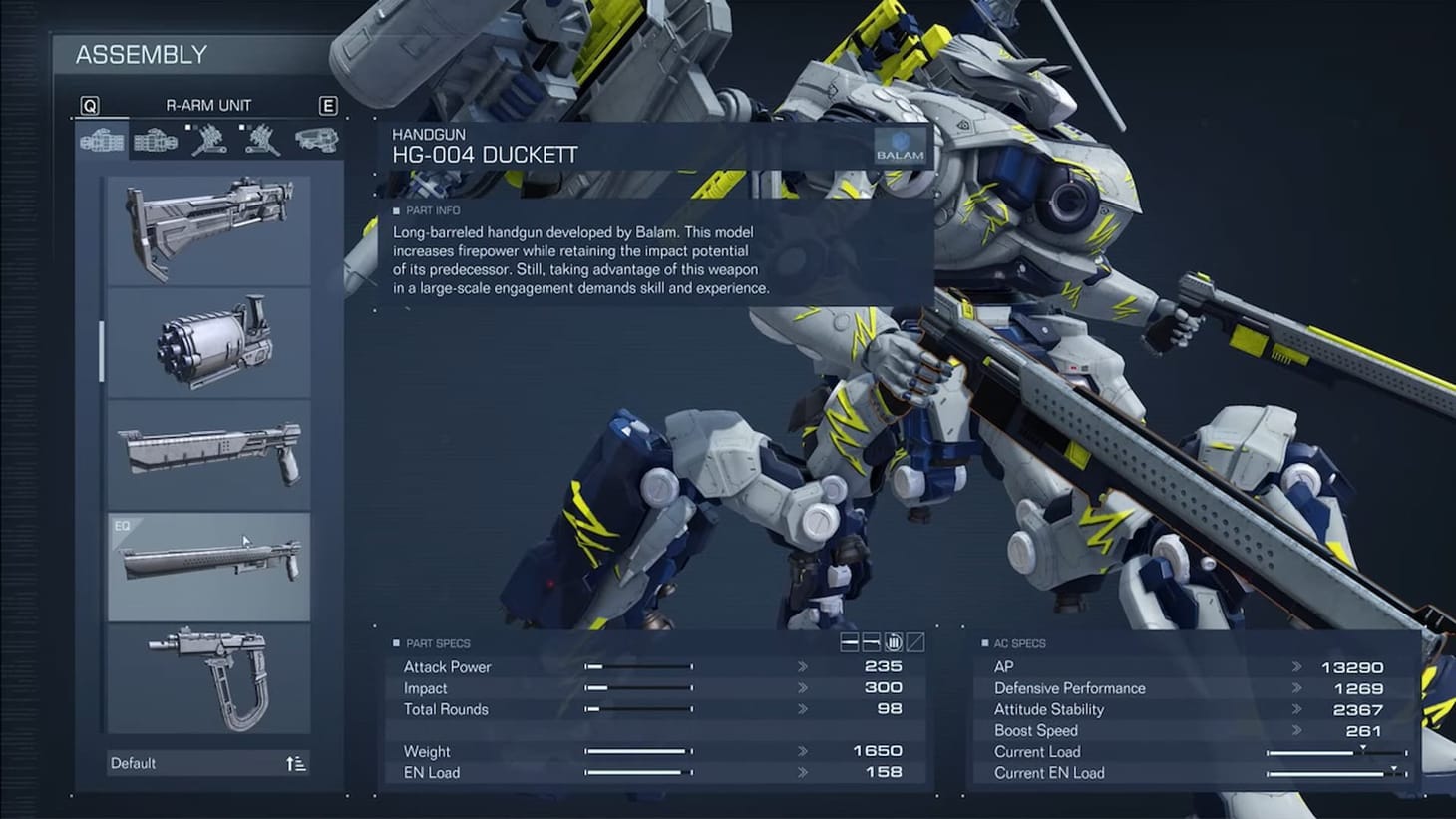The height and width of the screenshot is (819, 1456).
Task: Select the equipped HG-004 Duckett handgun thumbnail
Action: (207, 565)
